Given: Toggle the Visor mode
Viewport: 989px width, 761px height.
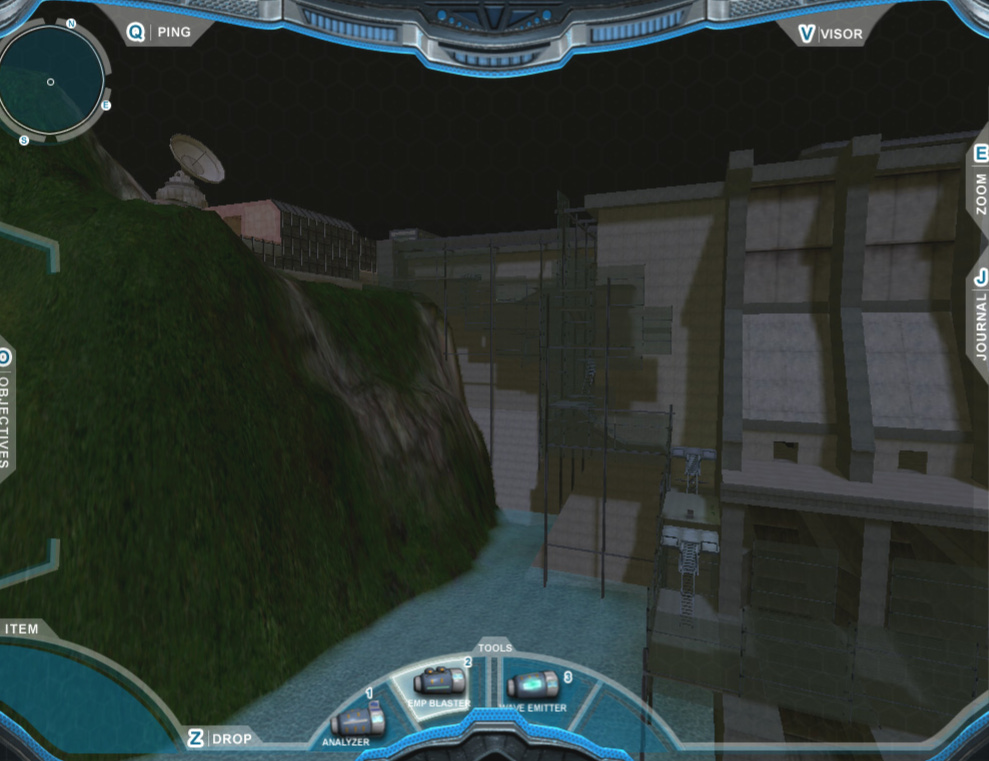Looking at the screenshot, I should 829,34.
